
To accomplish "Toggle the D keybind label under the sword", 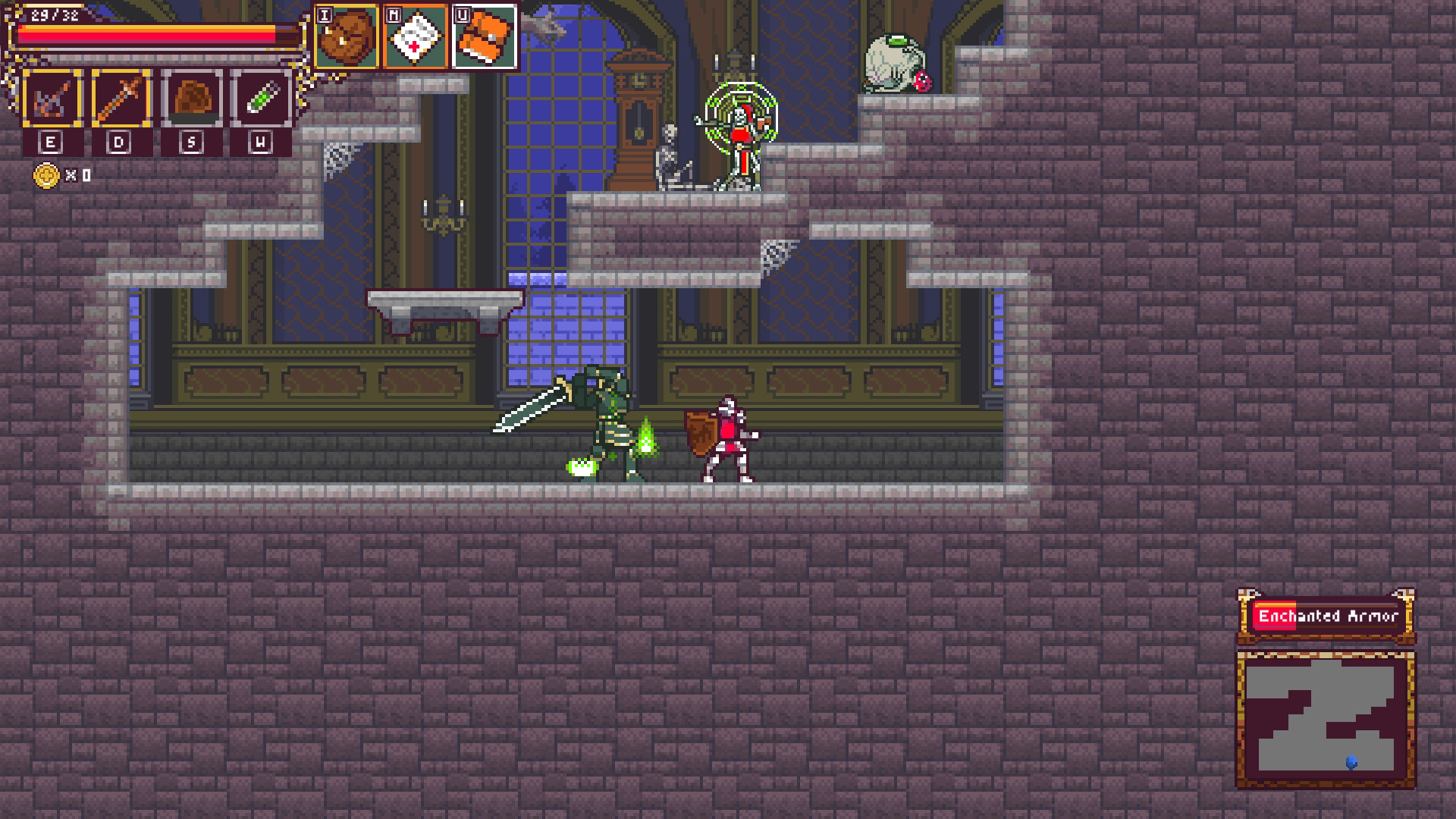I will (121, 140).
